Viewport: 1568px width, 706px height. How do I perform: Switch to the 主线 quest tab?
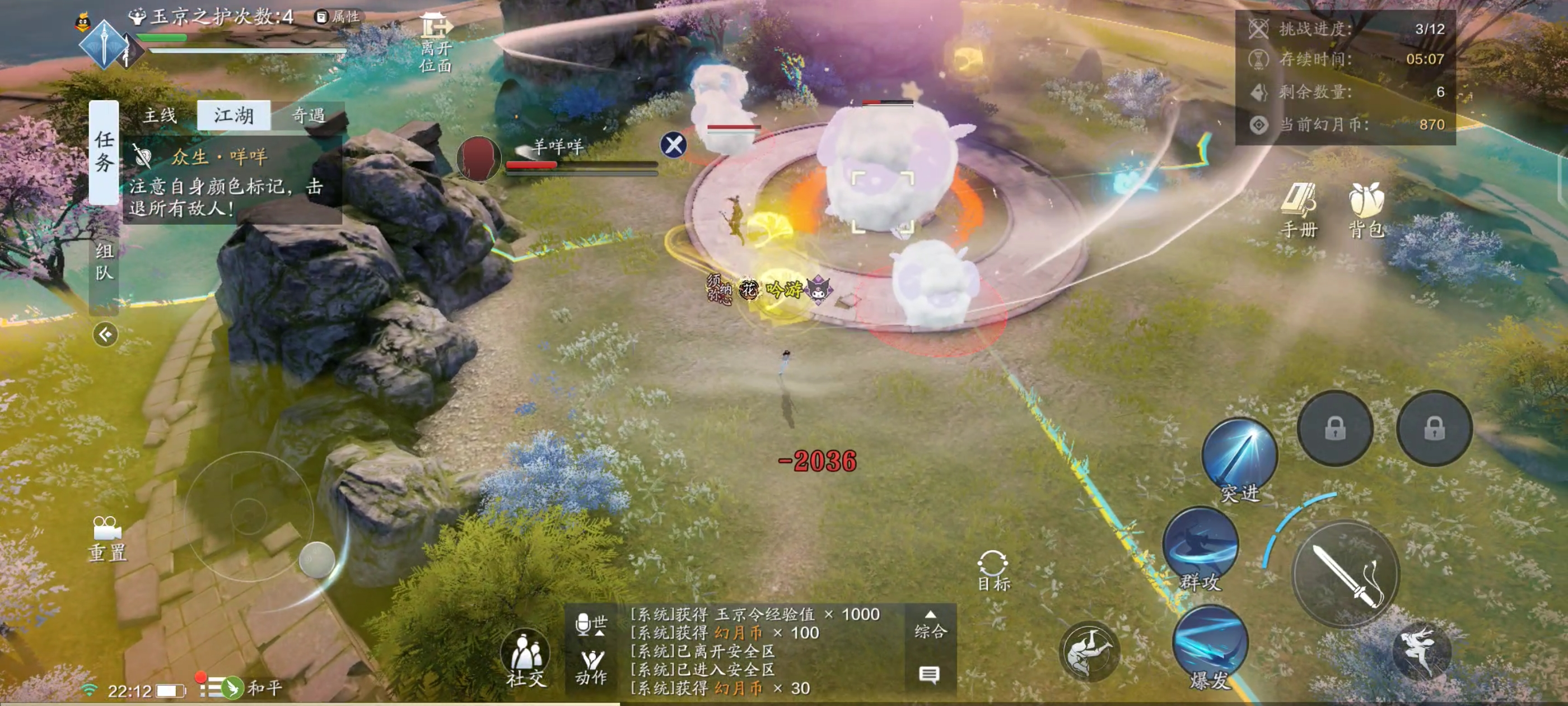[x=160, y=115]
